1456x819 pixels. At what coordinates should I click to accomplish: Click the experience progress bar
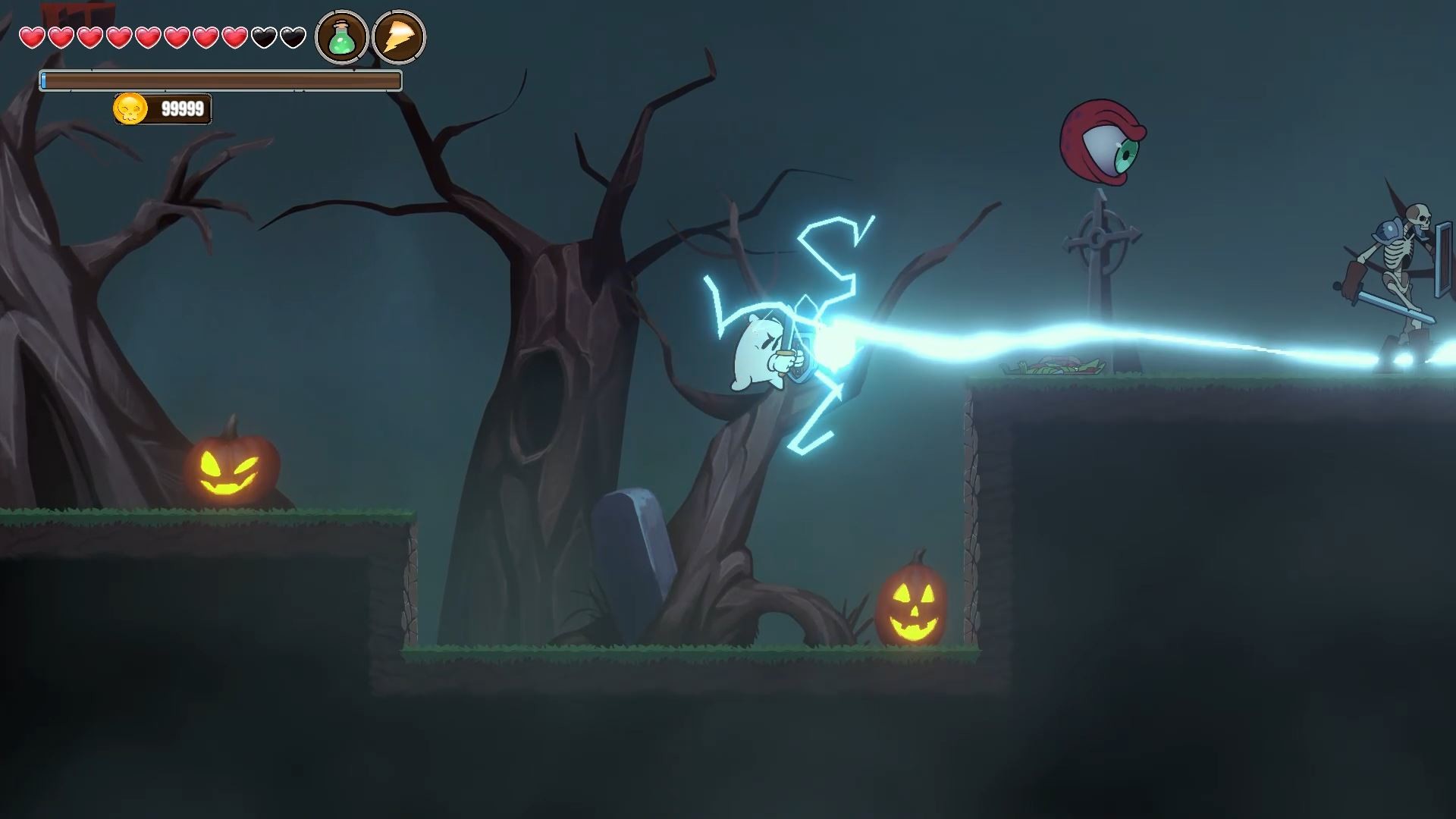(x=220, y=79)
